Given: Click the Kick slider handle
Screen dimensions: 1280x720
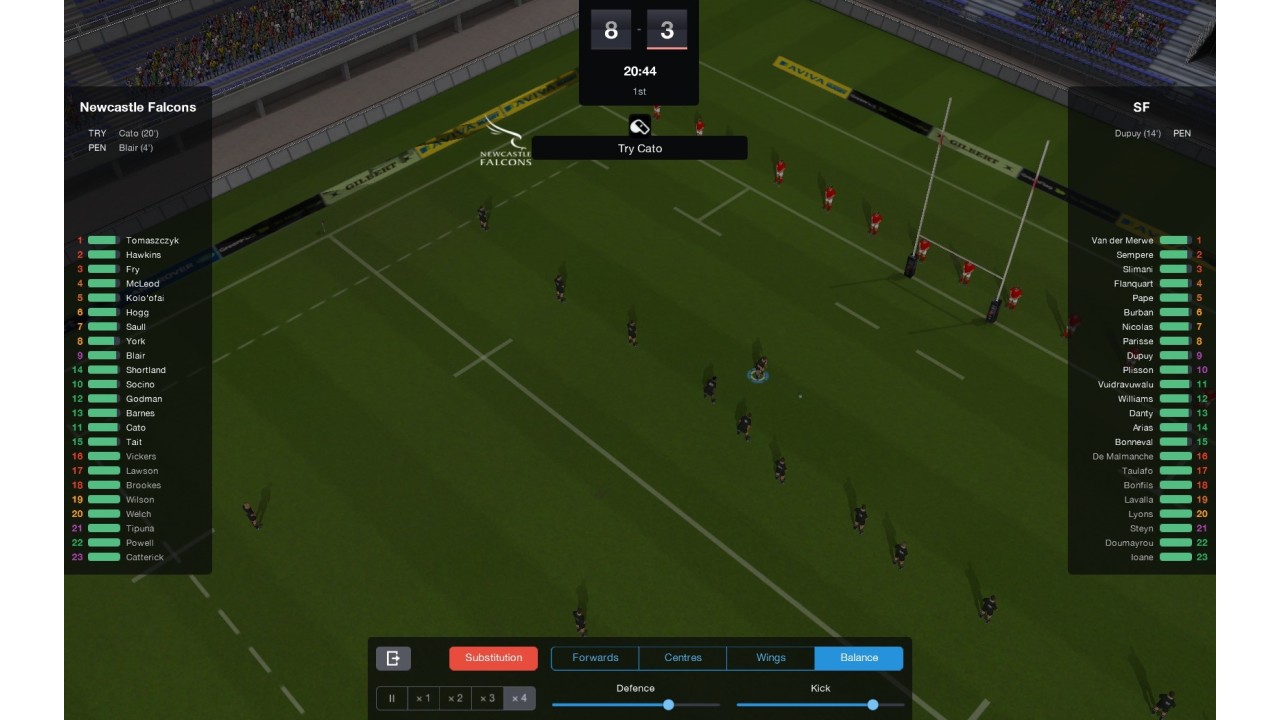Looking at the screenshot, I should 873,705.
